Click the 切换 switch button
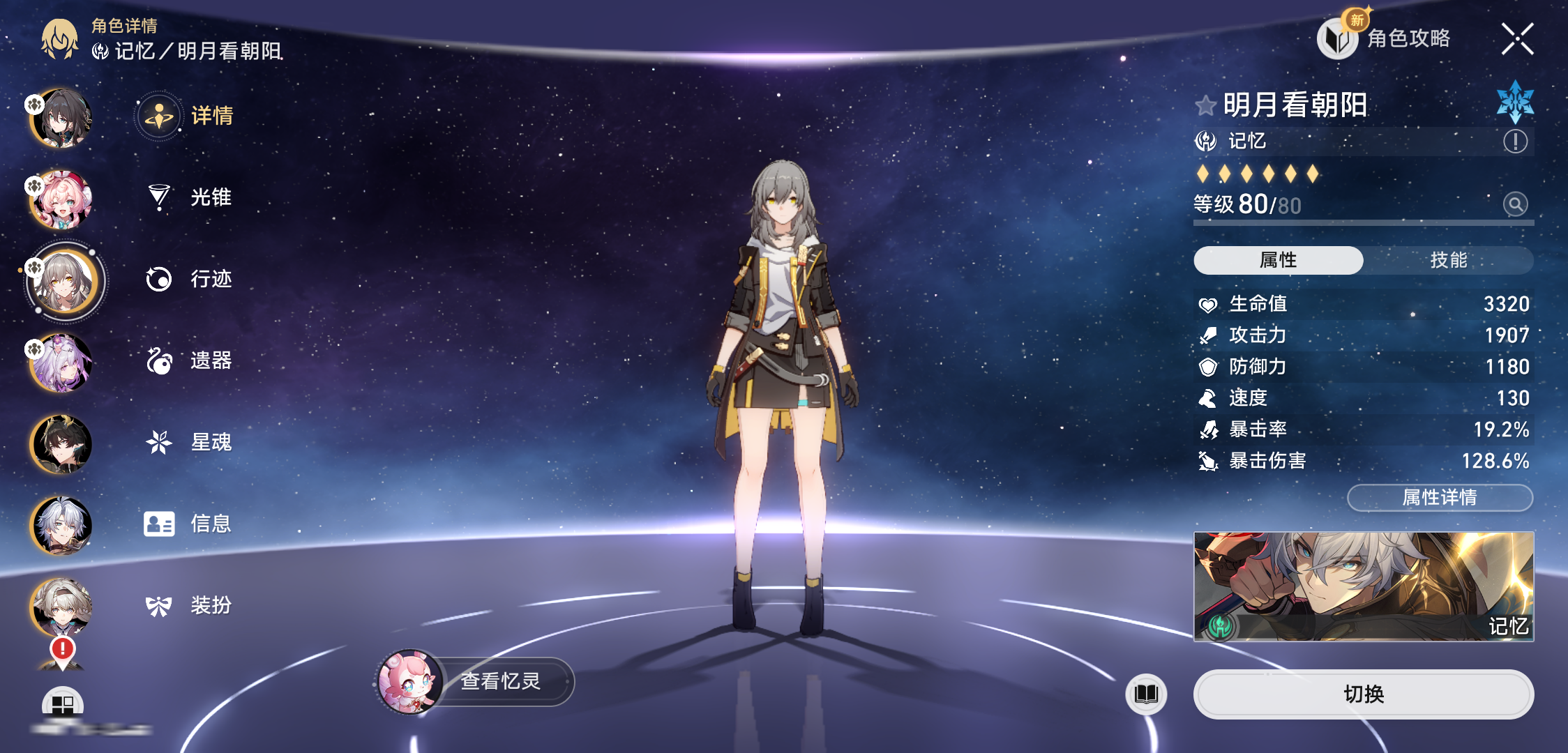 (1363, 694)
